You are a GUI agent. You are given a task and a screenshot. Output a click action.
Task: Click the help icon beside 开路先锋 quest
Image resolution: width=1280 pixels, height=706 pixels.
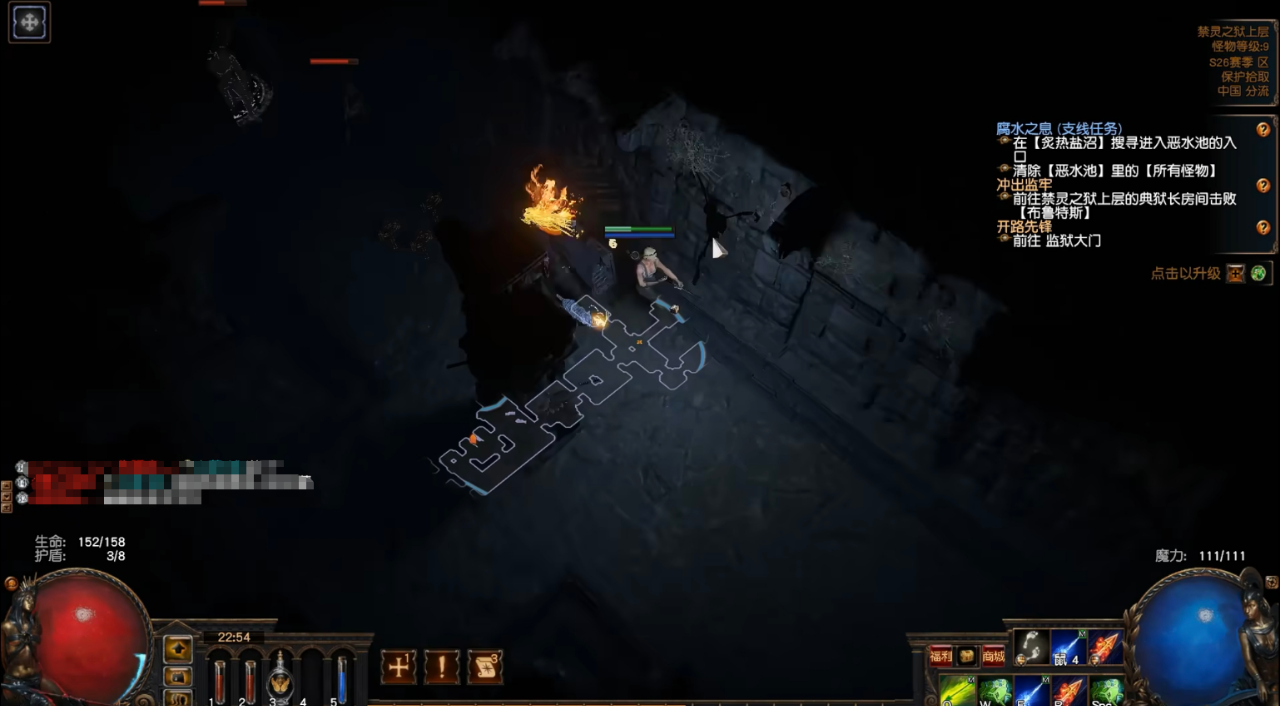(x=1263, y=228)
